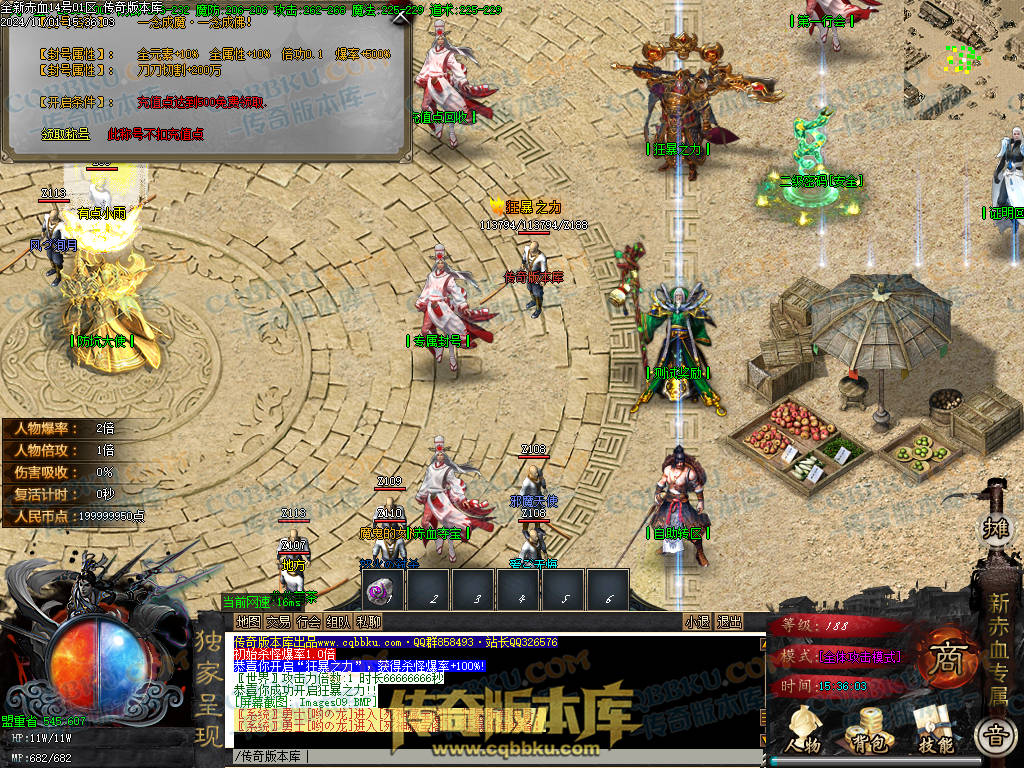Open the 行会 guild button
This screenshot has height=768, width=1024.
tap(308, 622)
